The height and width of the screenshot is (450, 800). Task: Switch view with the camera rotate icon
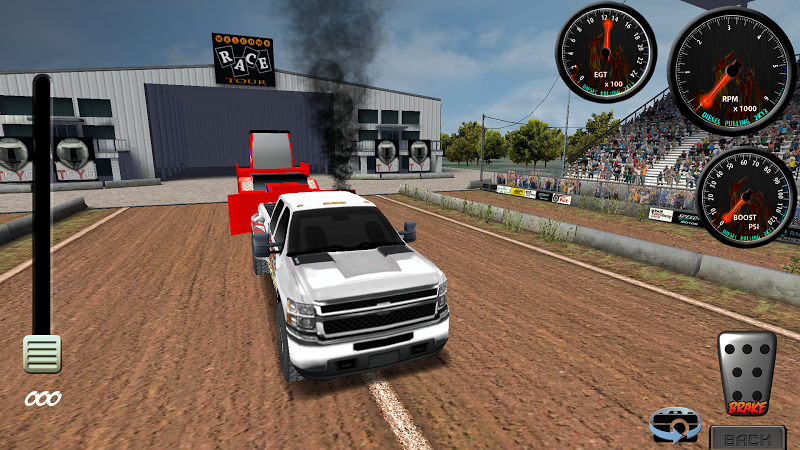[x=675, y=425]
